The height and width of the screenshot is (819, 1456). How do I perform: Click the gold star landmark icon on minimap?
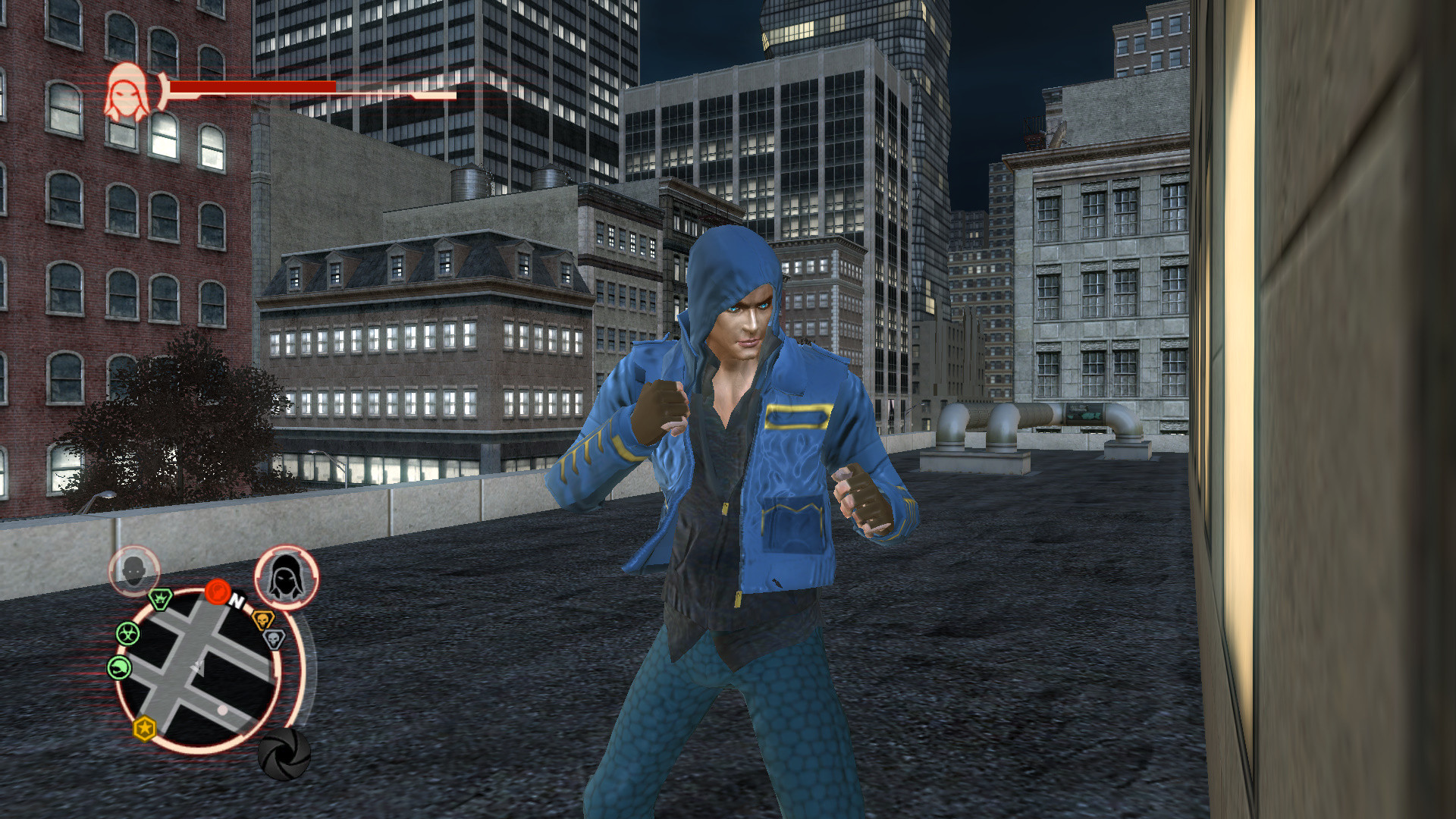click(x=144, y=728)
